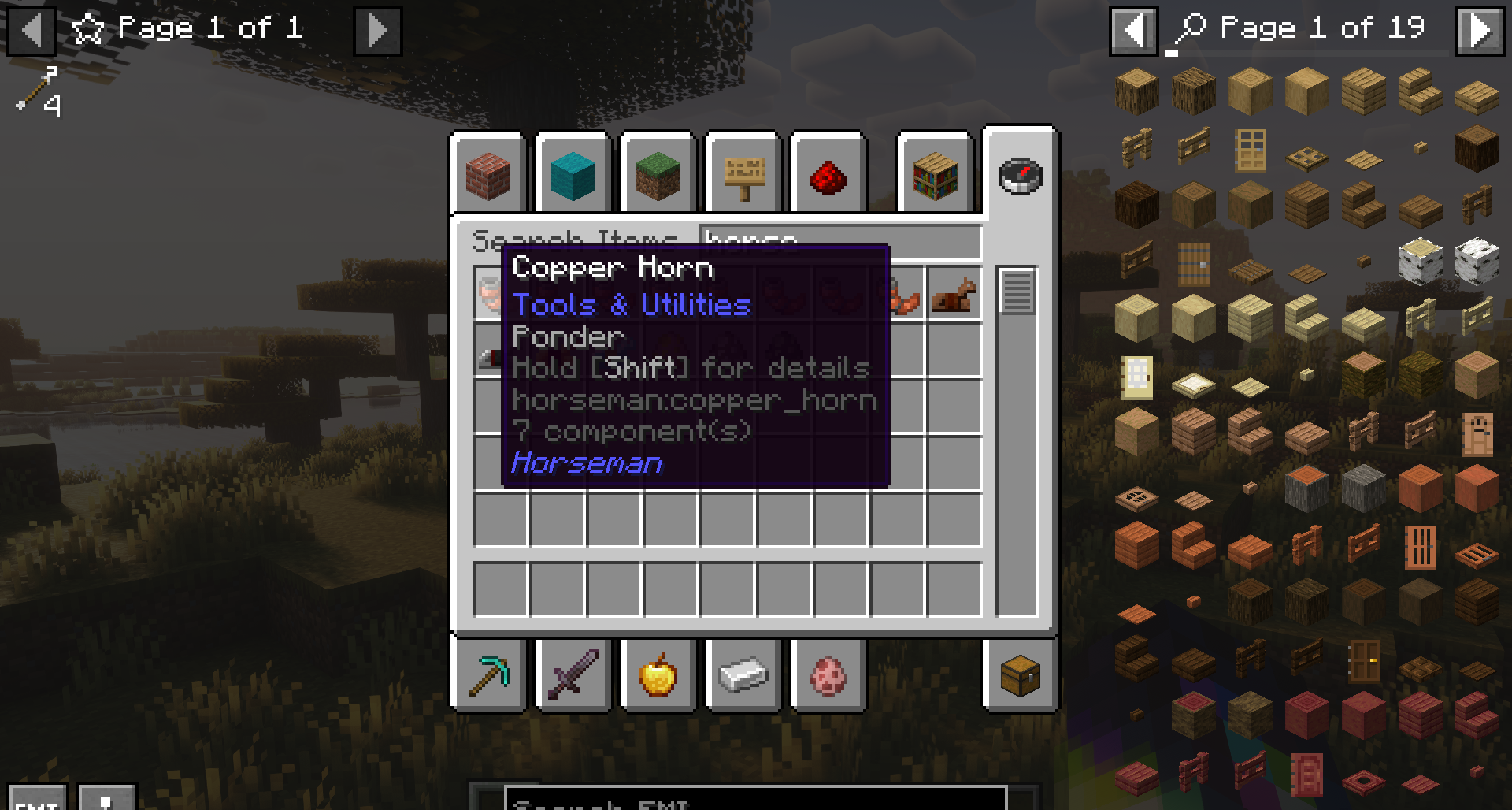Open the chest Survival Inventory tab
Image resolution: width=1512 pixels, height=810 pixels.
1020,675
